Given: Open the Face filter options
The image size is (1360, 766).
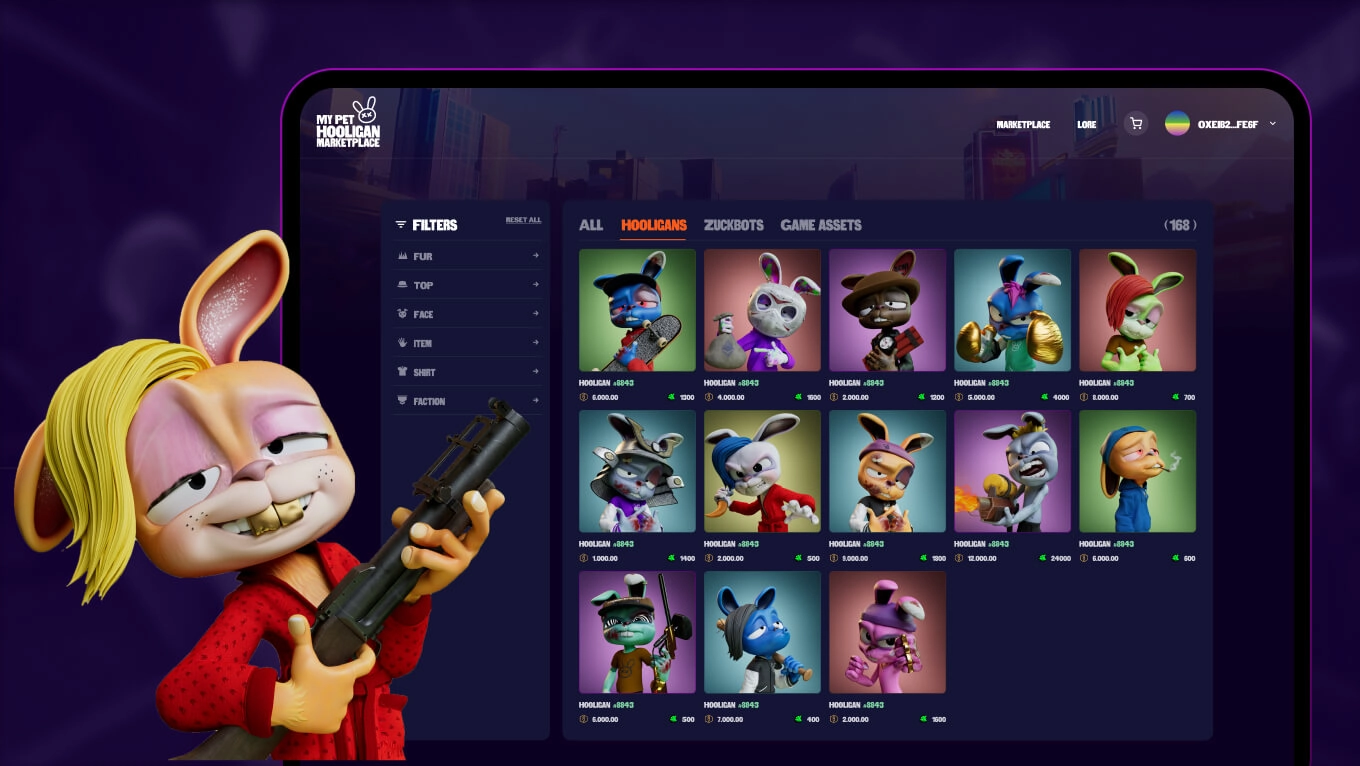Looking at the screenshot, I should tap(468, 314).
